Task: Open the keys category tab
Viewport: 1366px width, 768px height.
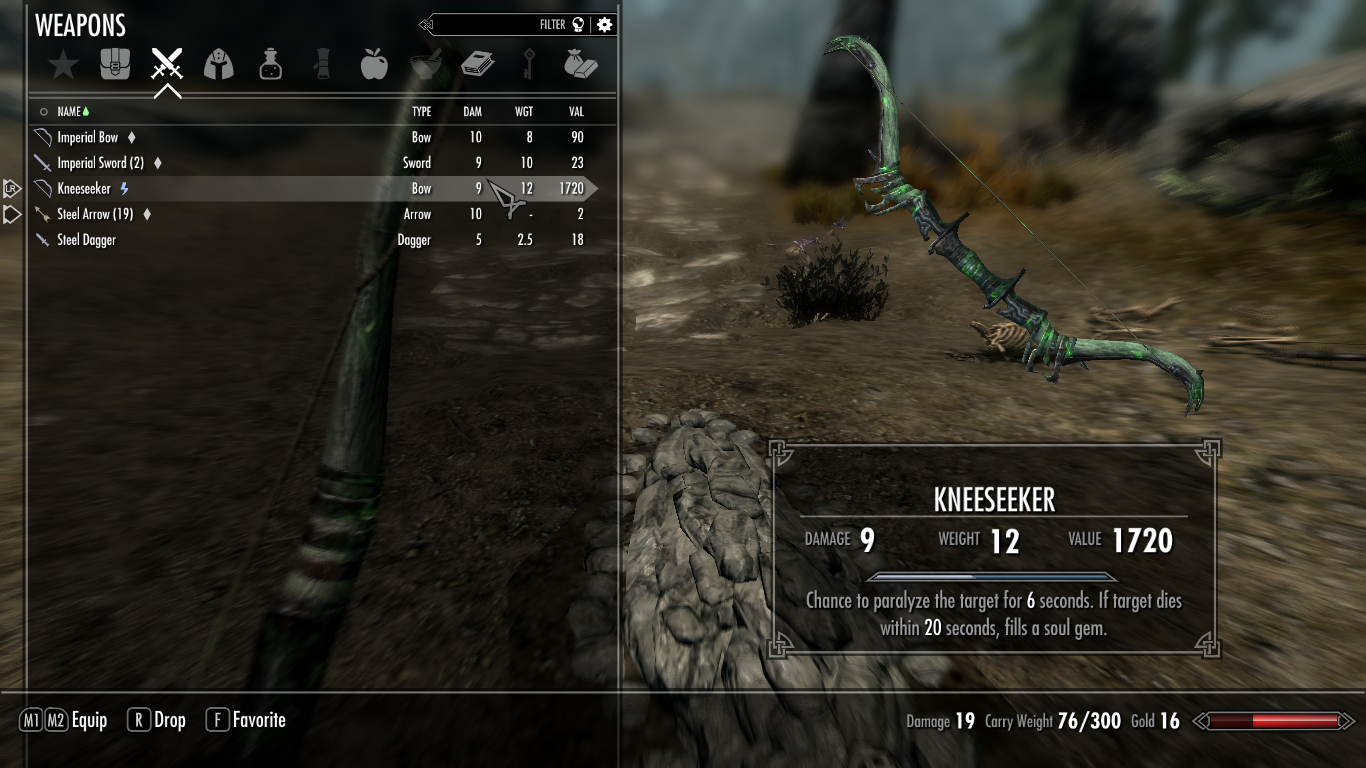Action: pos(529,65)
